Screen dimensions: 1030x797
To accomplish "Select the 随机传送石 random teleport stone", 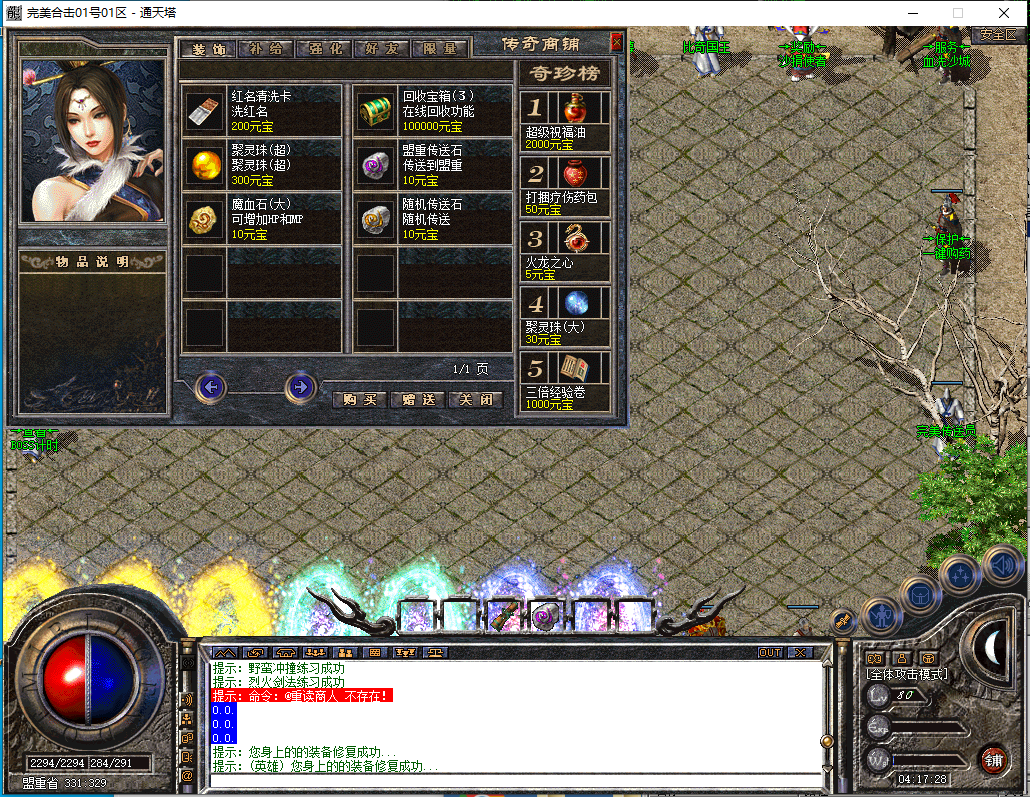I will click(376, 218).
